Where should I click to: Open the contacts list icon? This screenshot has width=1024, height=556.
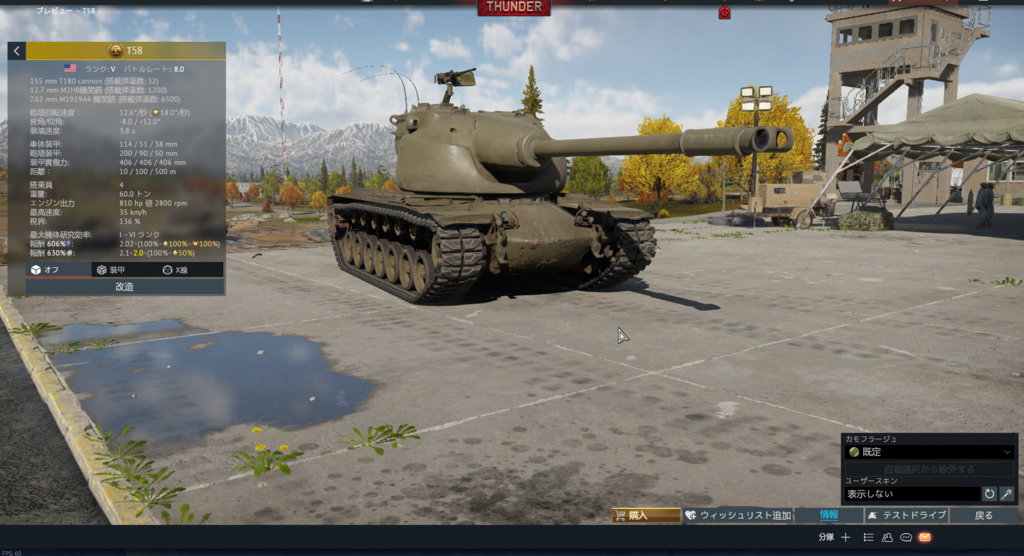(868, 538)
